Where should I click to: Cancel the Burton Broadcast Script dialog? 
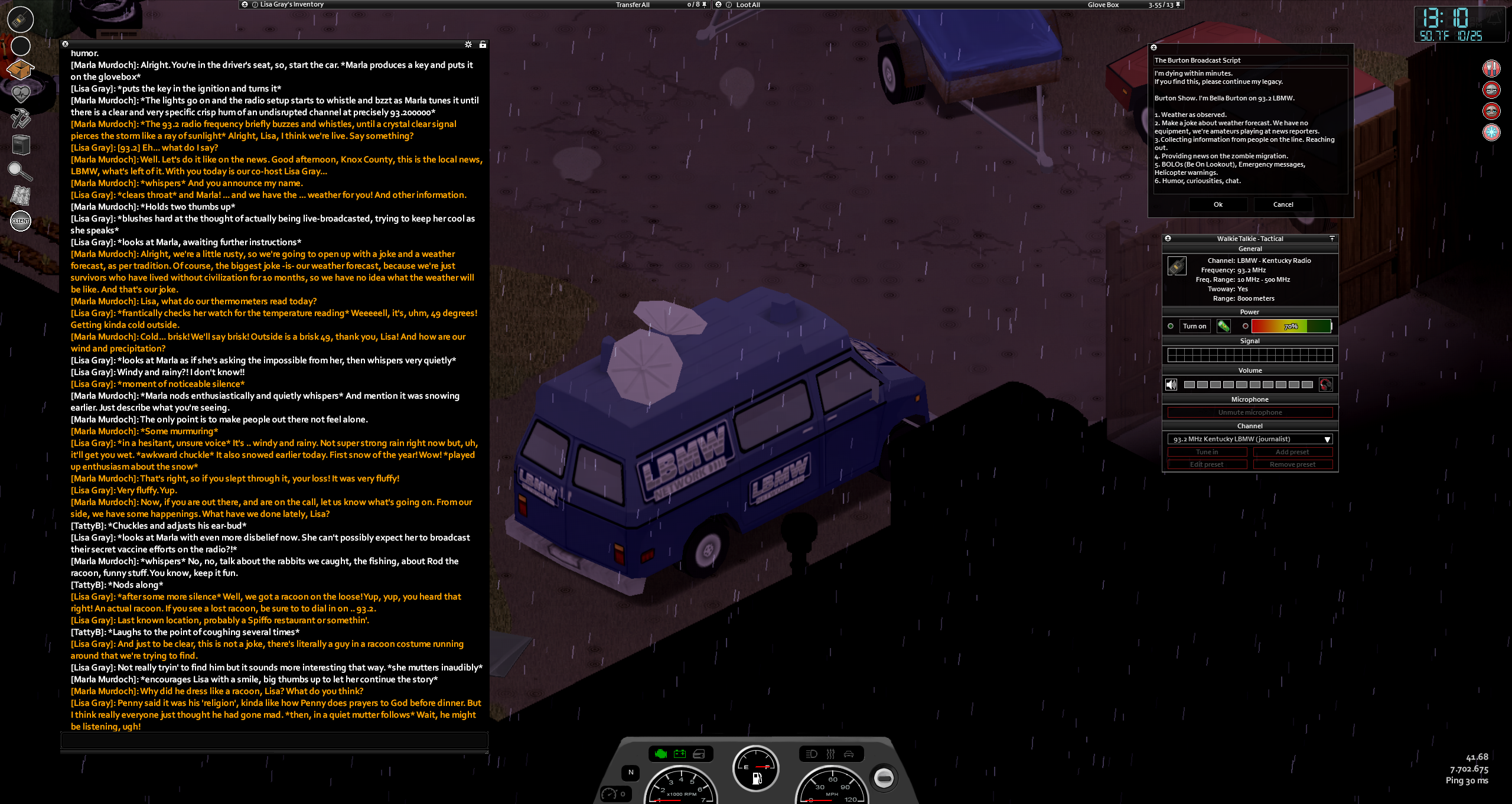pyautogui.click(x=1283, y=204)
